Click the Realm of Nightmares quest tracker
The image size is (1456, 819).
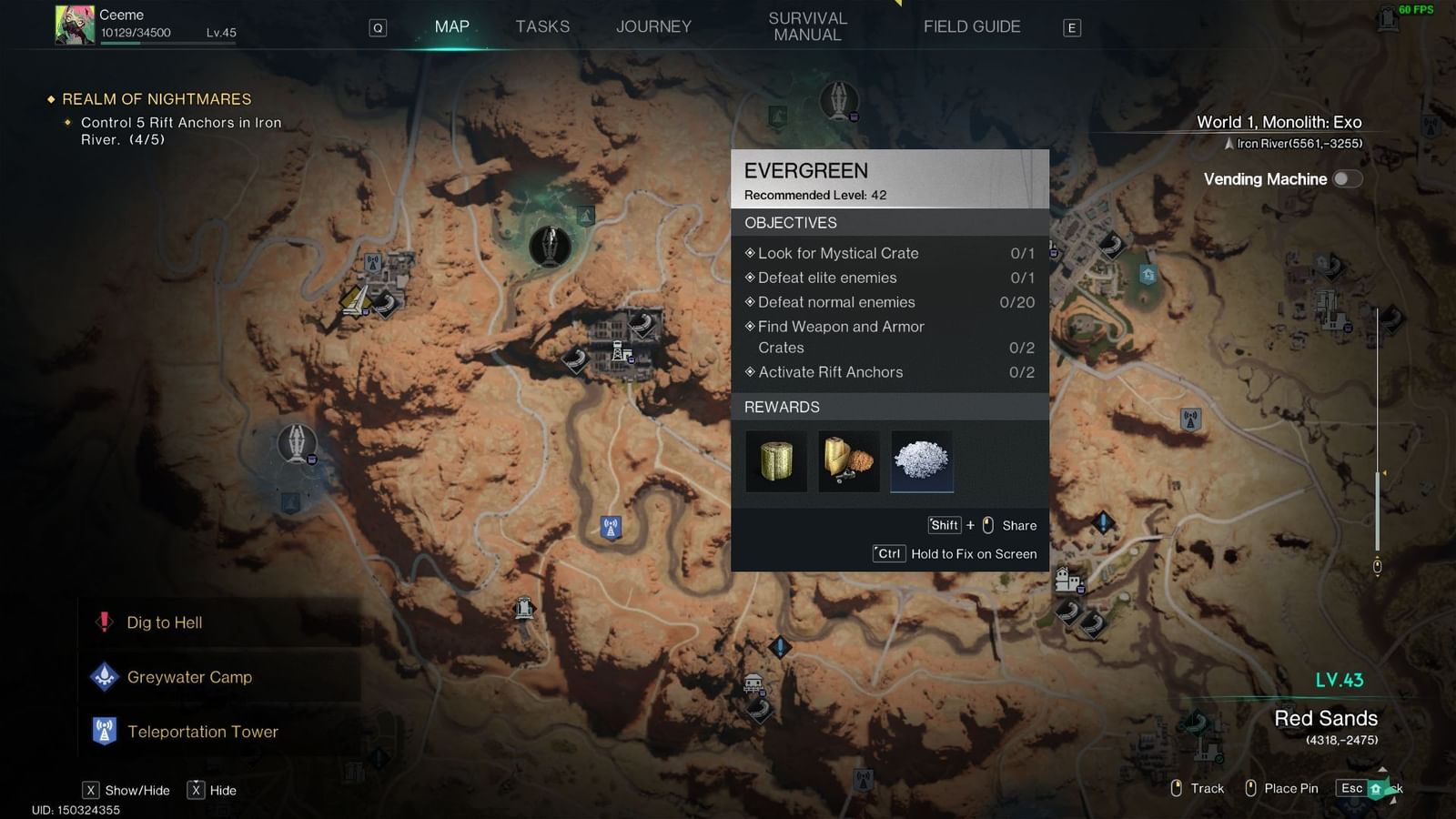[157, 99]
